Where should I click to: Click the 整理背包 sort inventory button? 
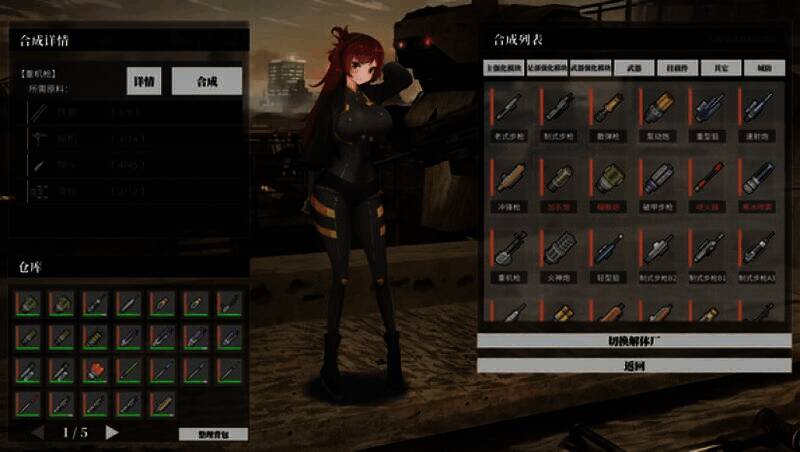(213, 434)
